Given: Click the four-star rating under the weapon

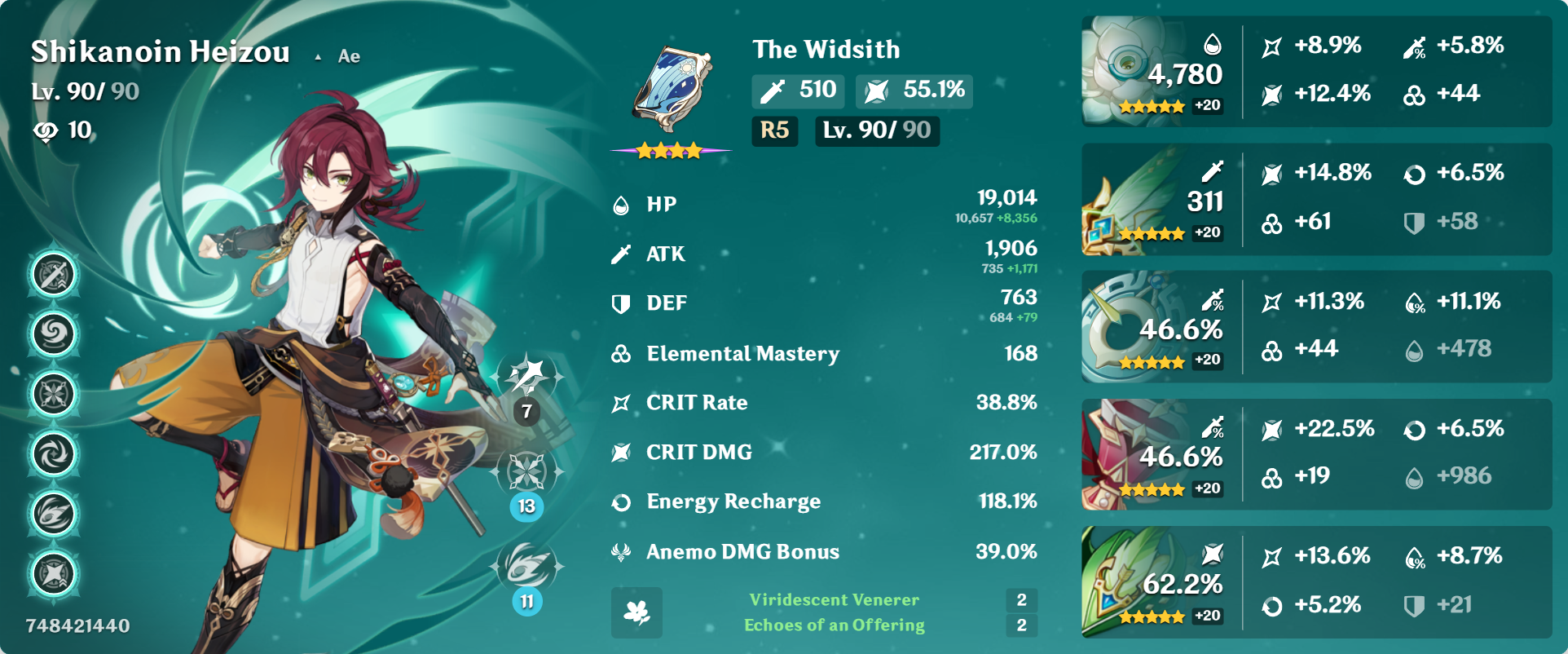Looking at the screenshot, I should click(670, 149).
